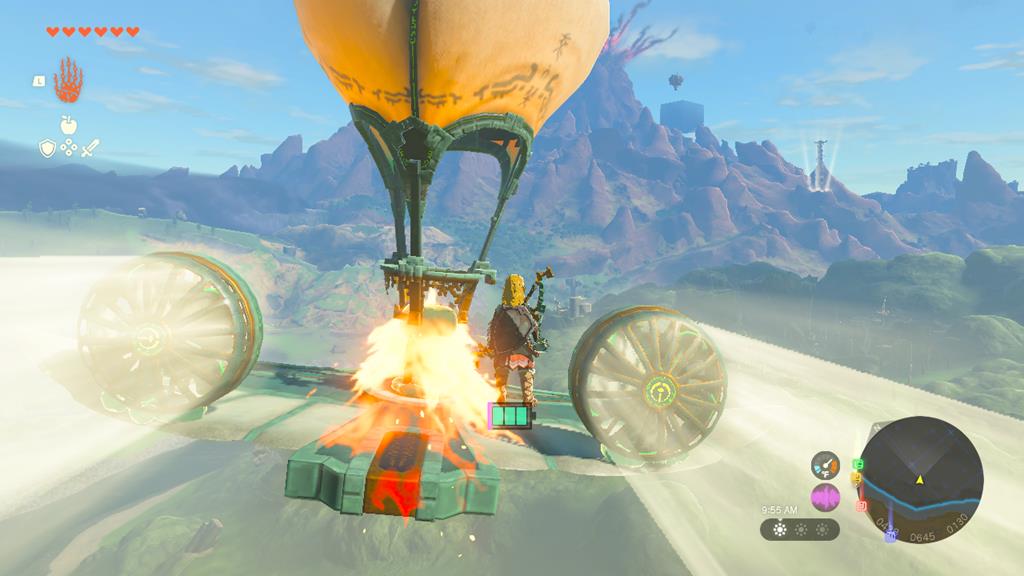Select the red pin on the minimap edge
Image resolution: width=1024 pixels, height=576 pixels.
pyautogui.click(x=860, y=506)
